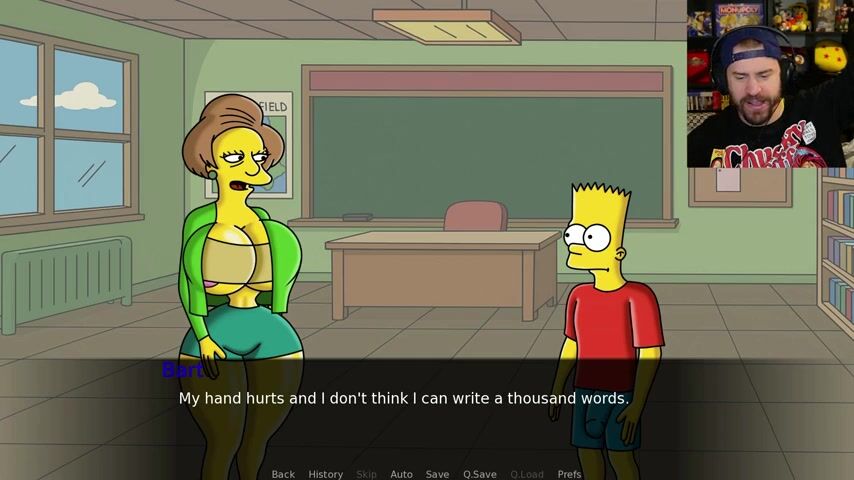The width and height of the screenshot is (854, 480).
Task: Enable Auto dialogue advance
Action: pos(401,474)
